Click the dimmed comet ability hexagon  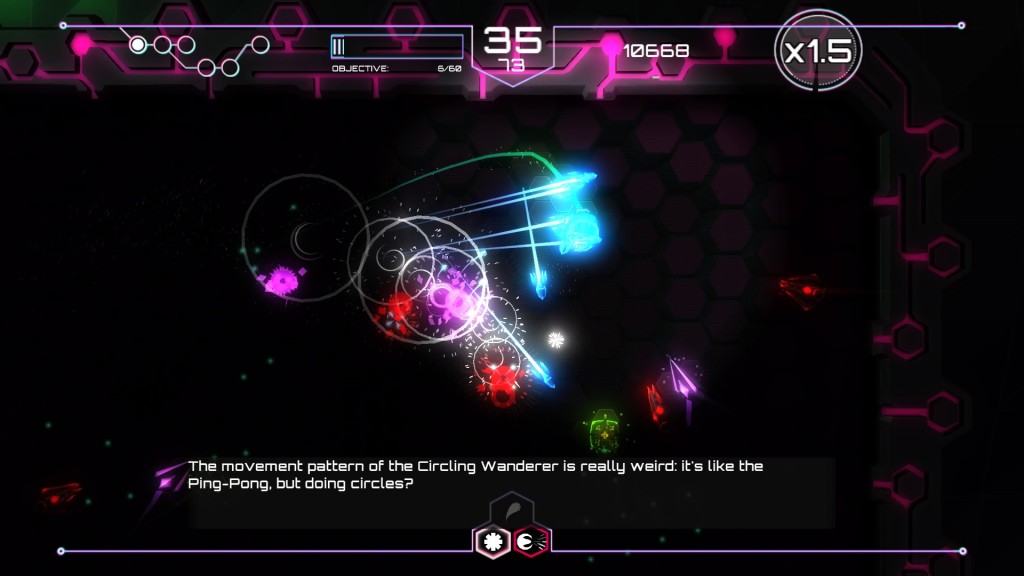[512, 511]
